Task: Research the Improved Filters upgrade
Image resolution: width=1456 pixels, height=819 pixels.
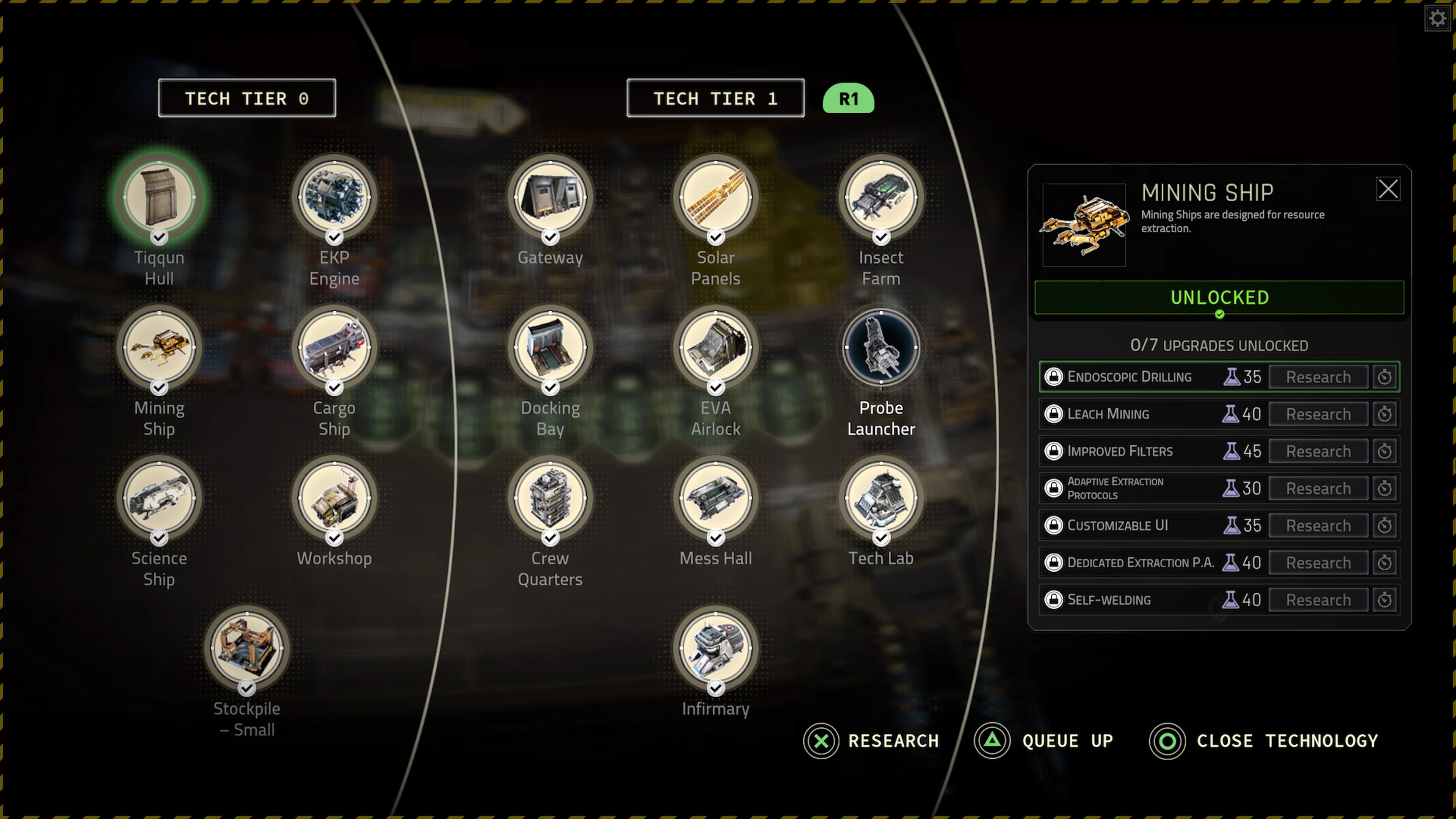Action: point(1318,451)
